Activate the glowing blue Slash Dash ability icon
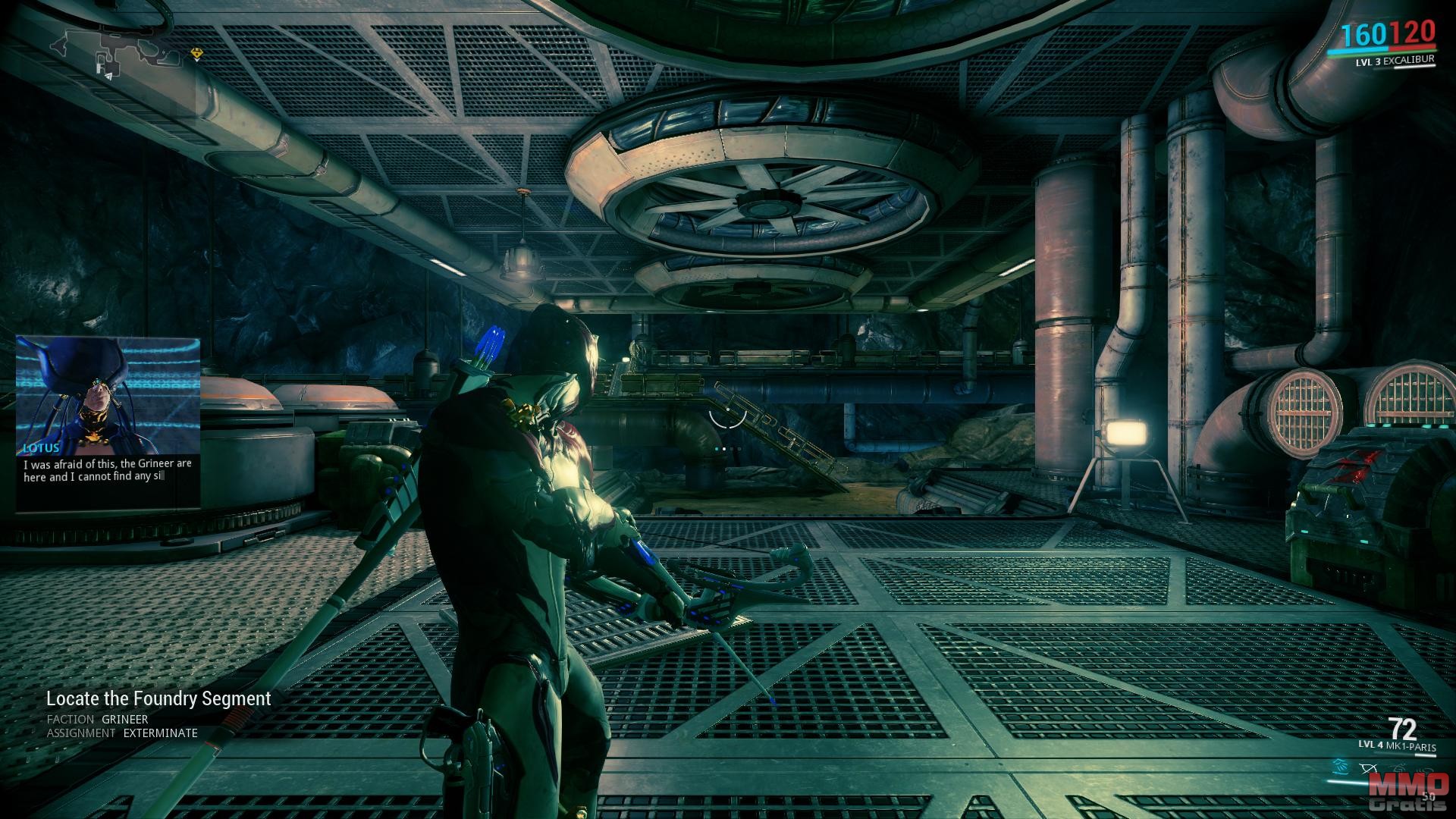Viewport: 1456px width, 819px height. click(1341, 769)
